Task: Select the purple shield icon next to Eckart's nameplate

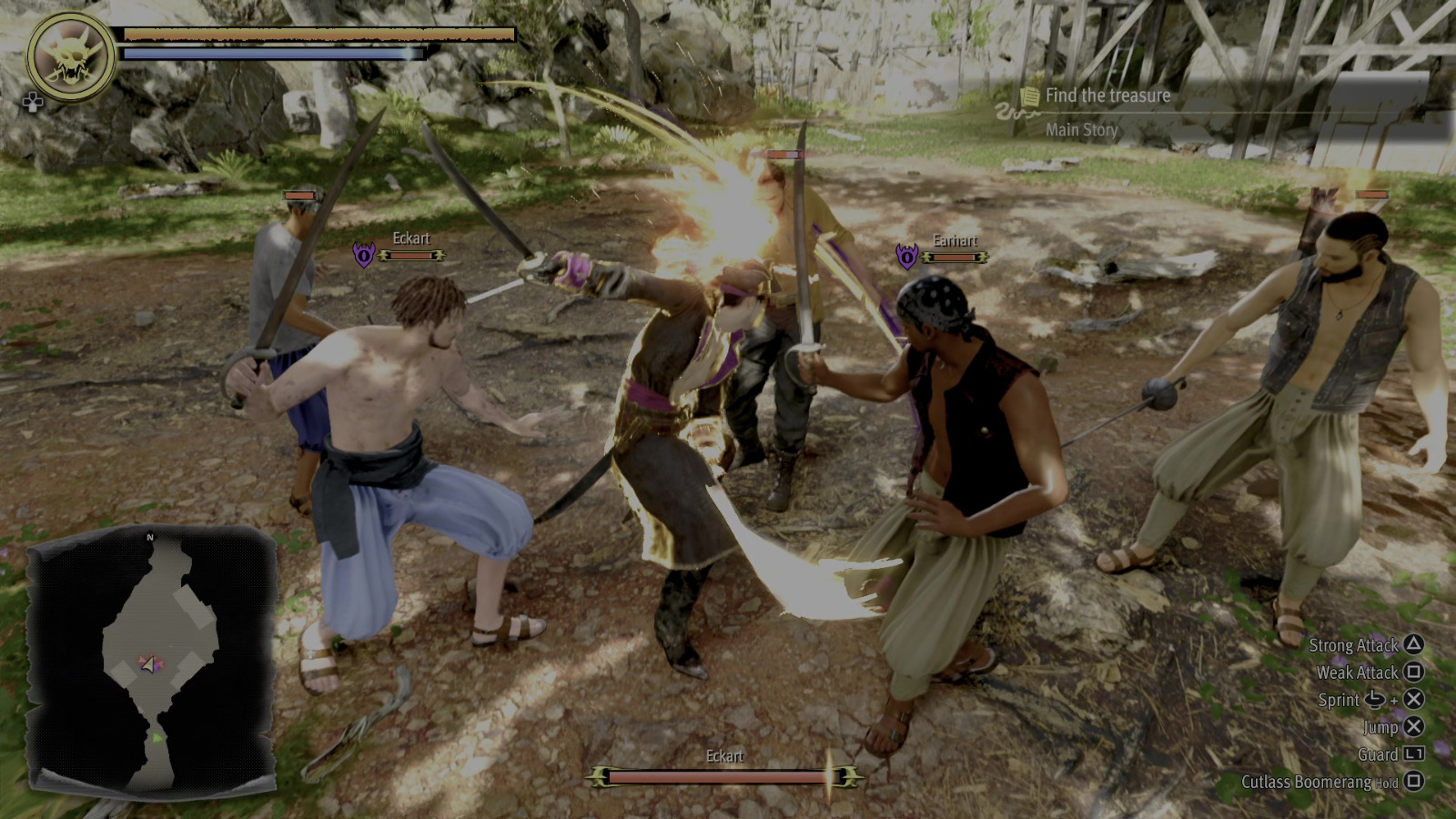Action: [x=363, y=253]
